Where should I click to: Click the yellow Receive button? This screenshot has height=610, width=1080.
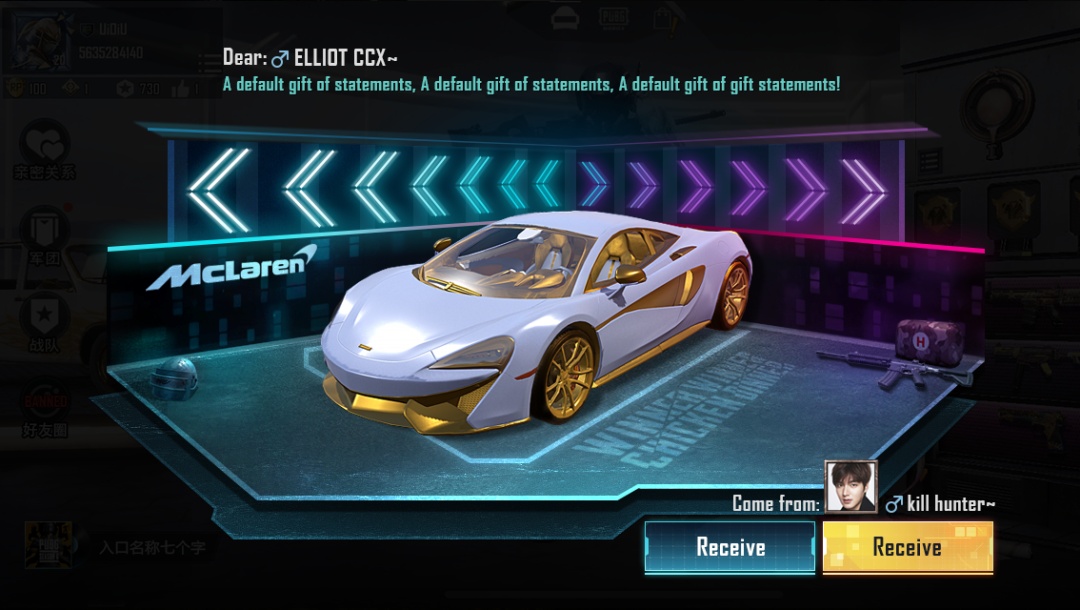click(x=907, y=547)
